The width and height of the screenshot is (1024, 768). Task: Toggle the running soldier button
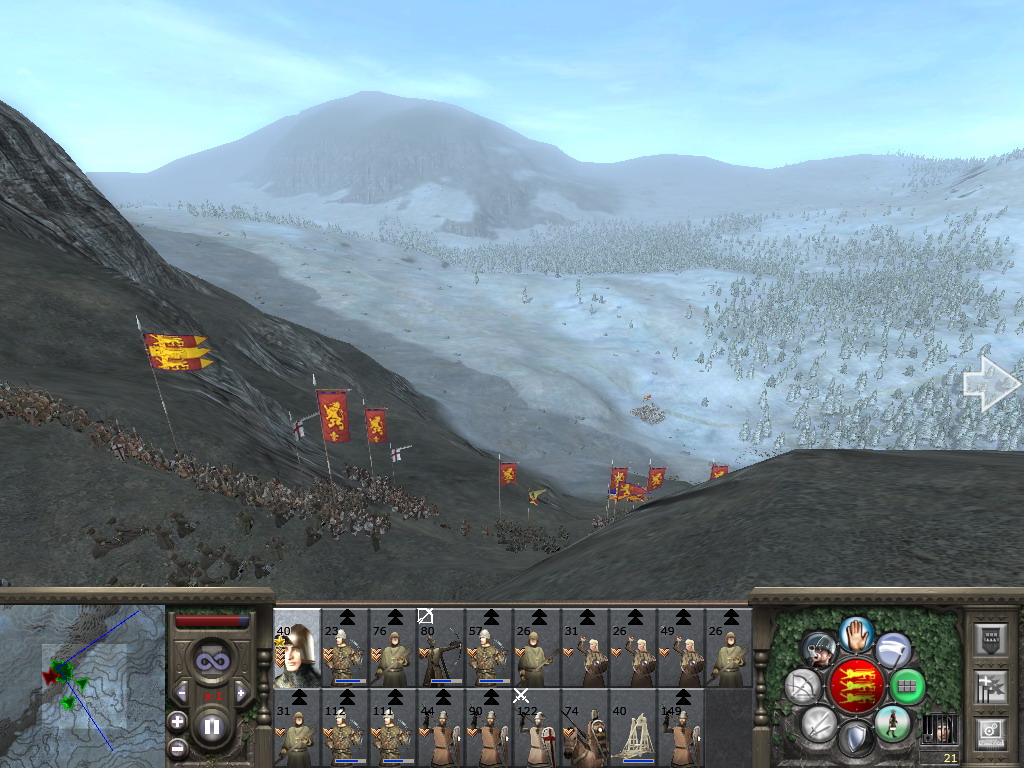click(x=891, y=722)
